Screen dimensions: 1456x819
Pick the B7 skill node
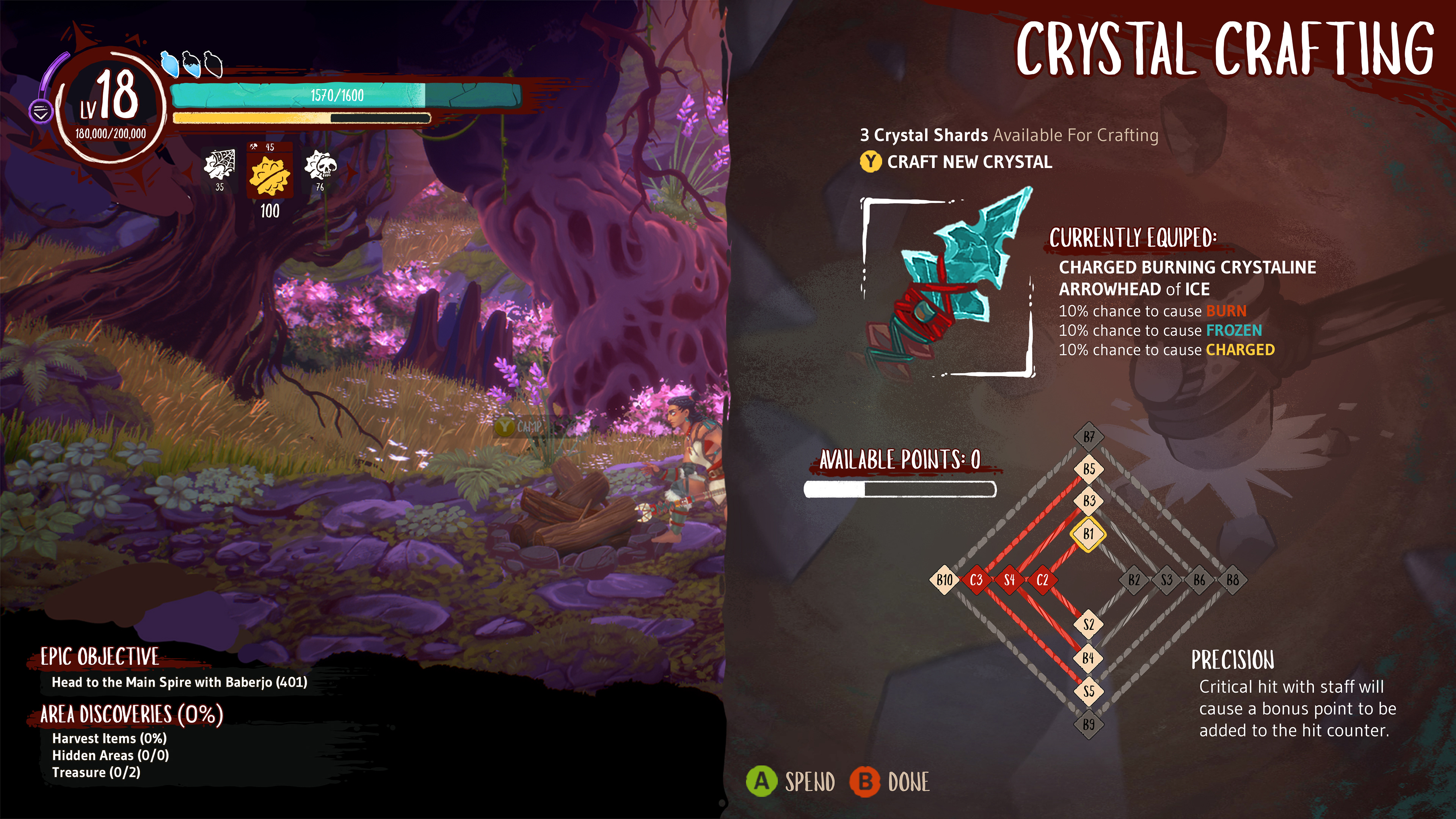coord(1089,437)
